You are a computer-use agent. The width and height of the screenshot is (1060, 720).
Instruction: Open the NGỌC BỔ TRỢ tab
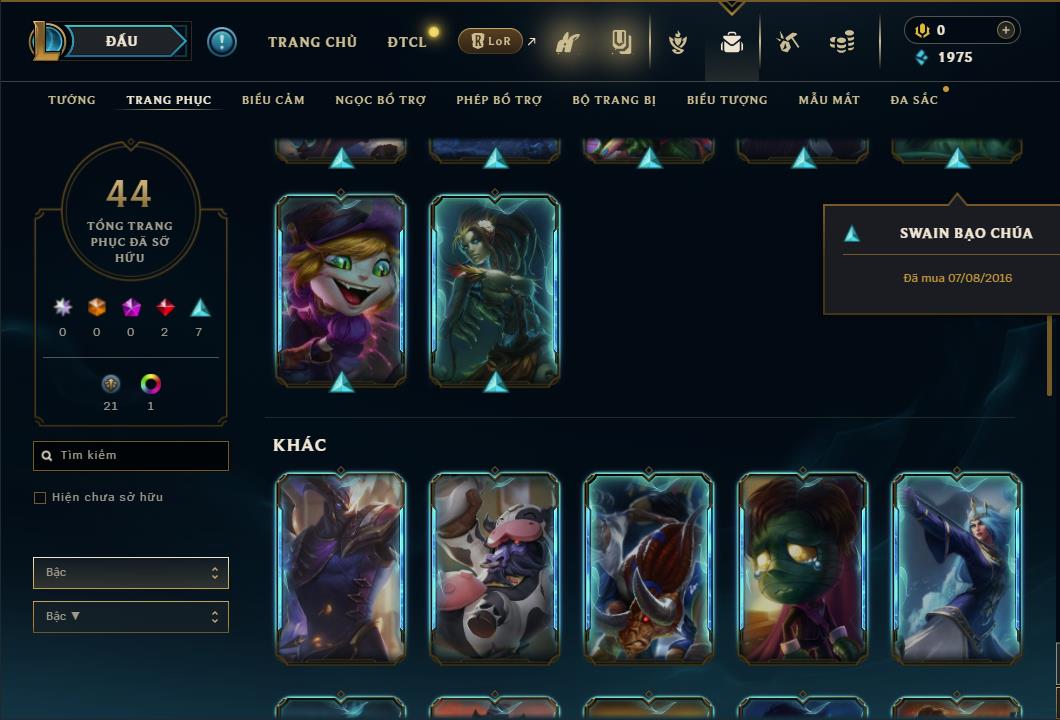coord(380,100)
